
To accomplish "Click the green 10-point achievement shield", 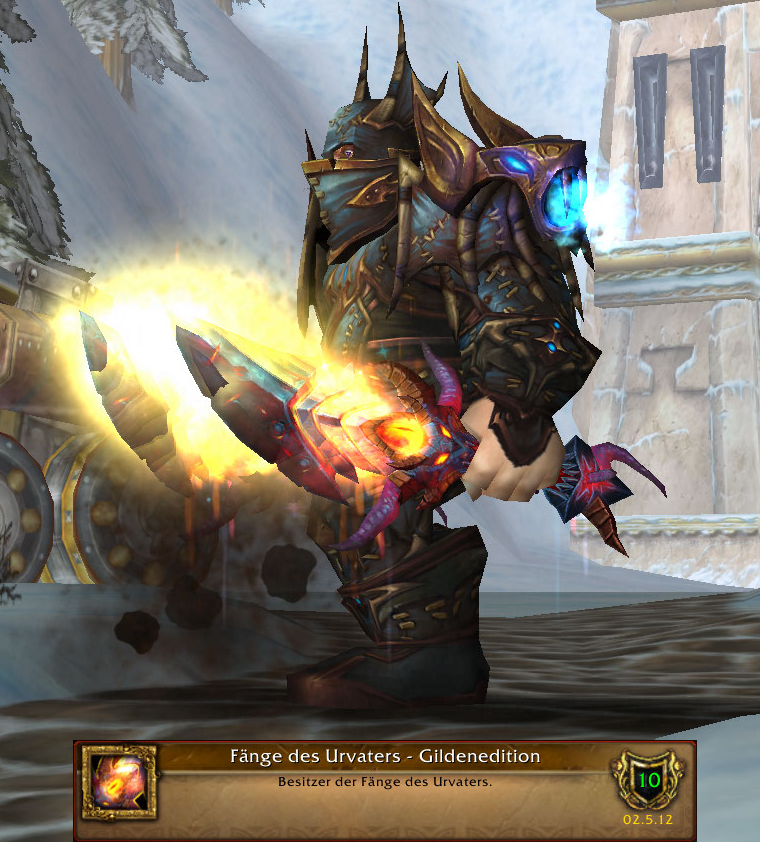I will (x=648, y=780).
